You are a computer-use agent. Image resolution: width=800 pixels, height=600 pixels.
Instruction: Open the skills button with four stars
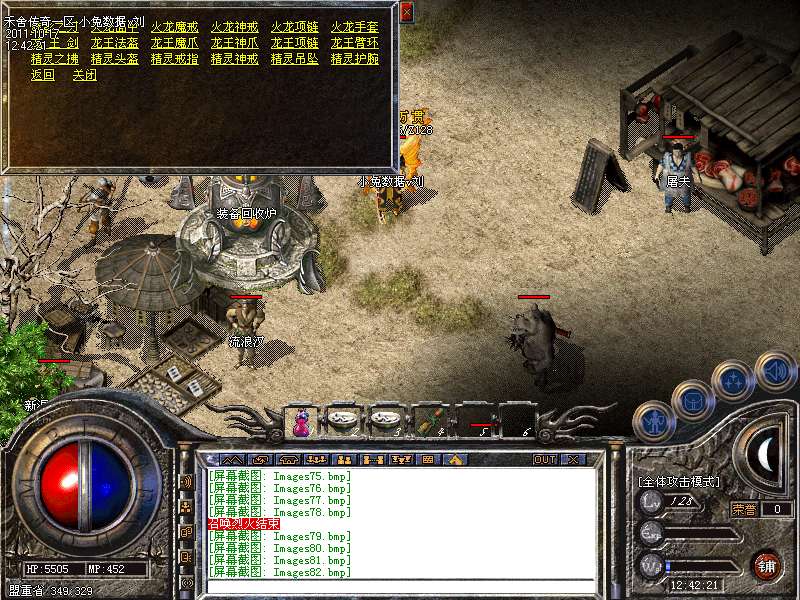coord(733,381)
